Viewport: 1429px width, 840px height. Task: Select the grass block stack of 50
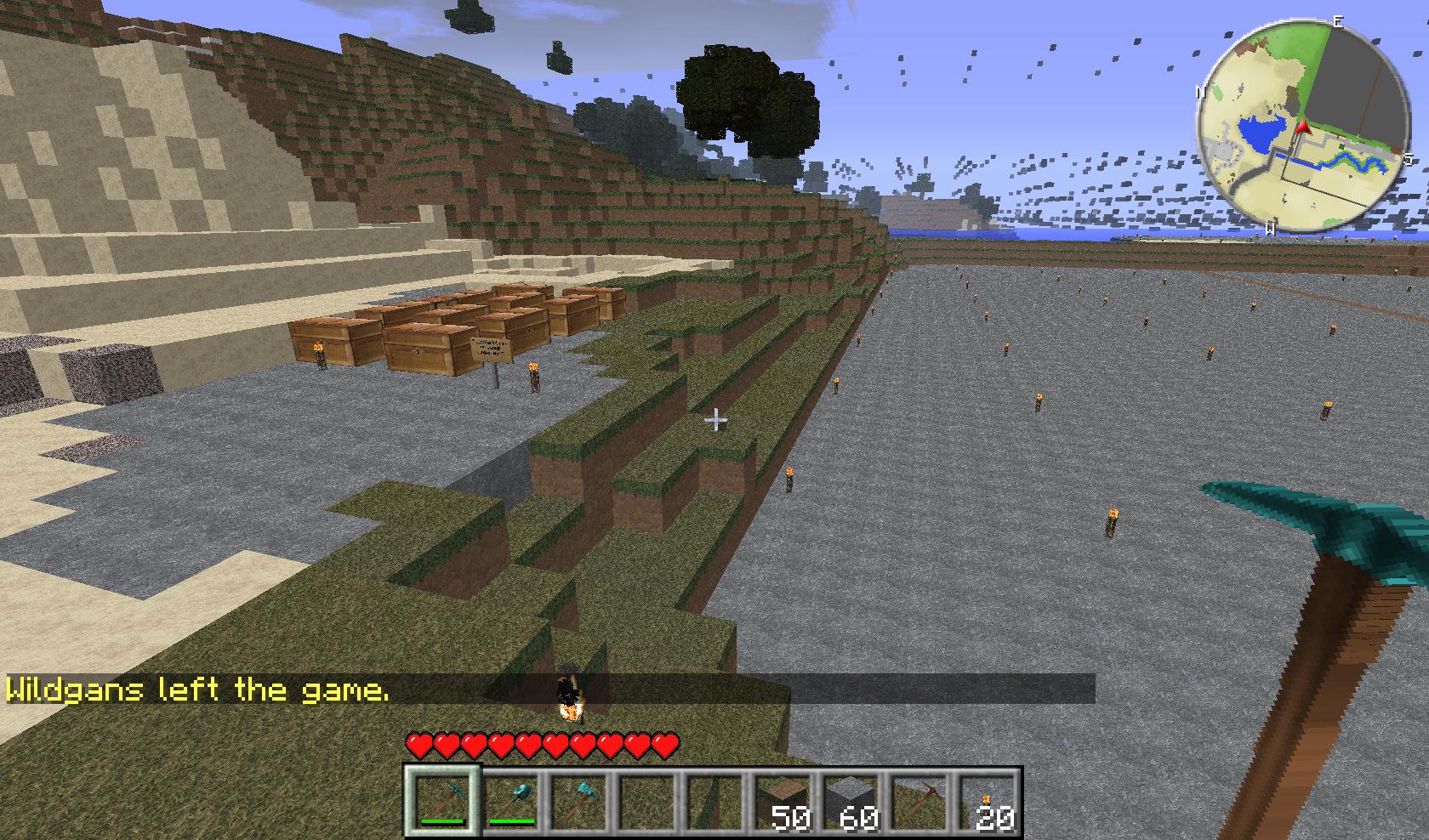[783, 801]
